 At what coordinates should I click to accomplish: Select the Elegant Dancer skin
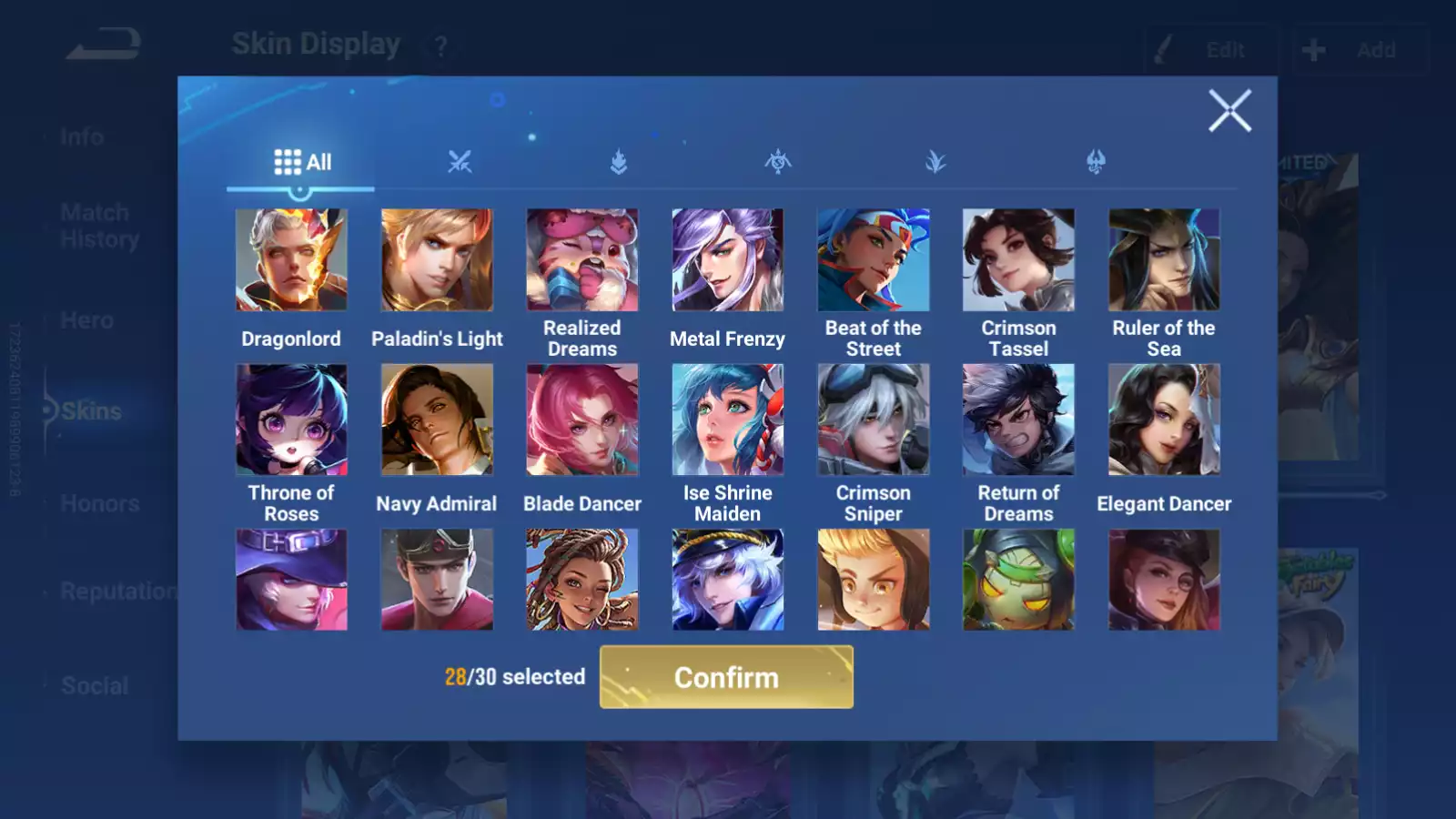click(1164, 420)
